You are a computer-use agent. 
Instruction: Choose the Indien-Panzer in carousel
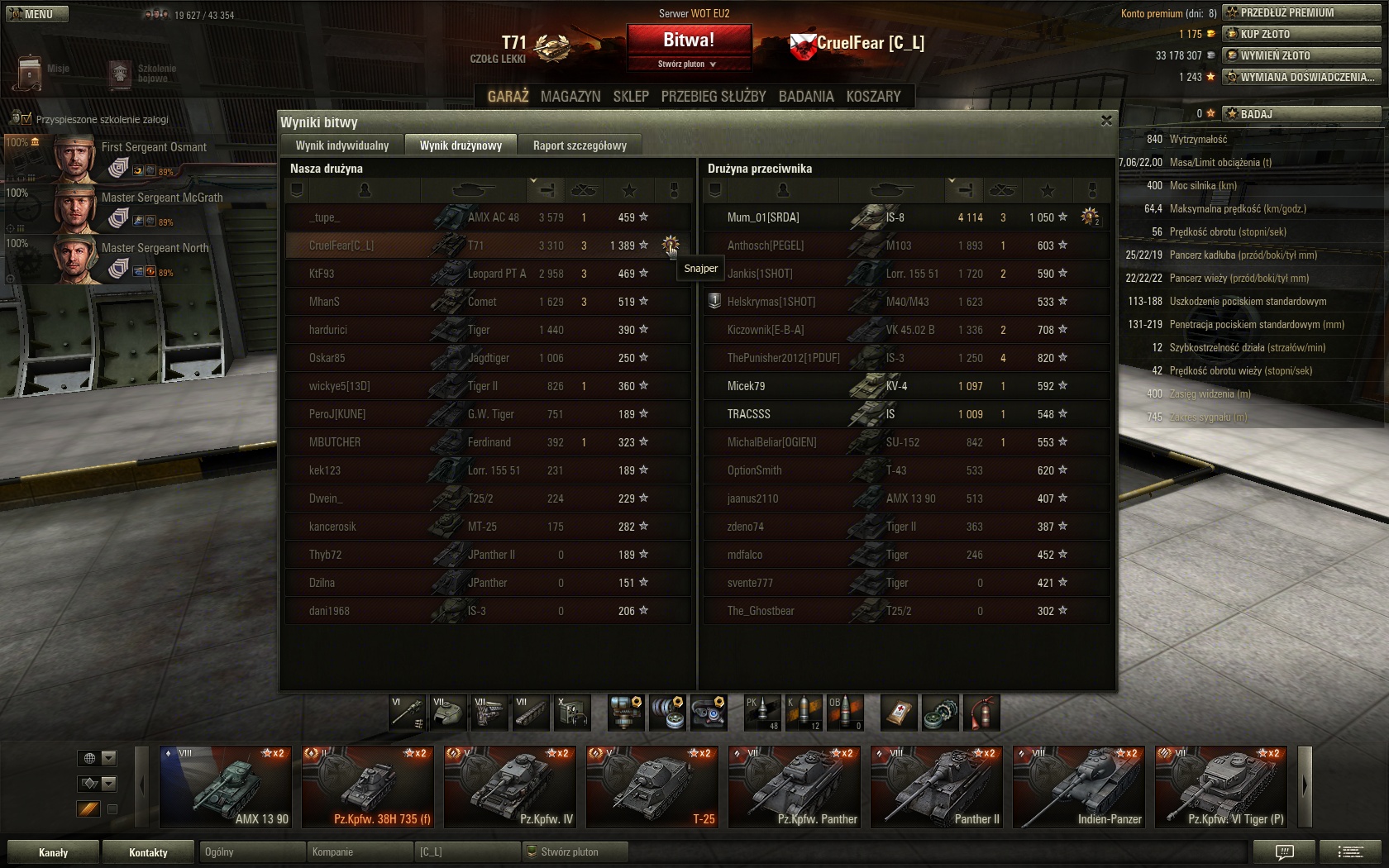coord(1079,787)
